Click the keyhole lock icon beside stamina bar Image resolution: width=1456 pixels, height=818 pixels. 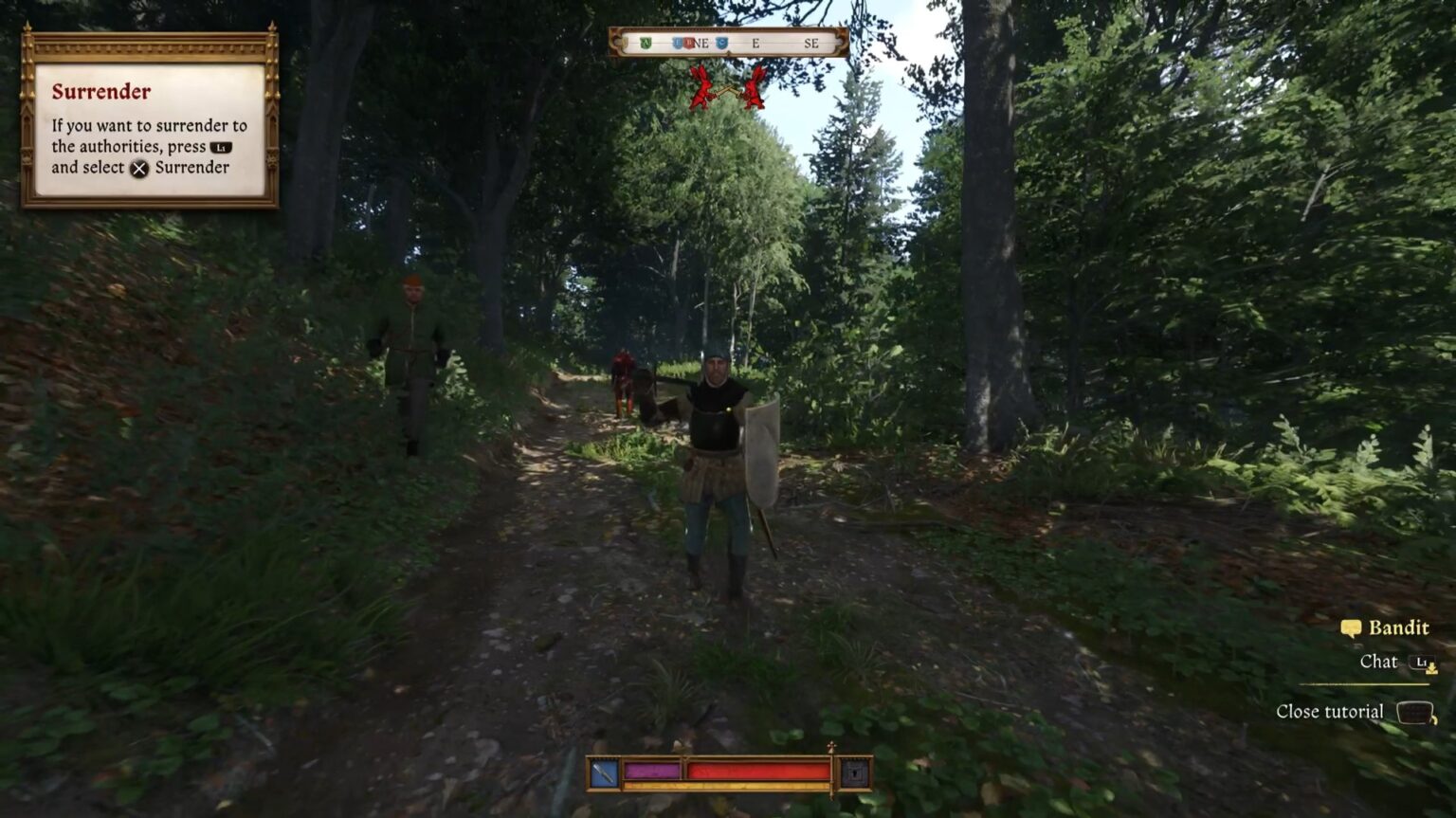[x=852, y=772]
